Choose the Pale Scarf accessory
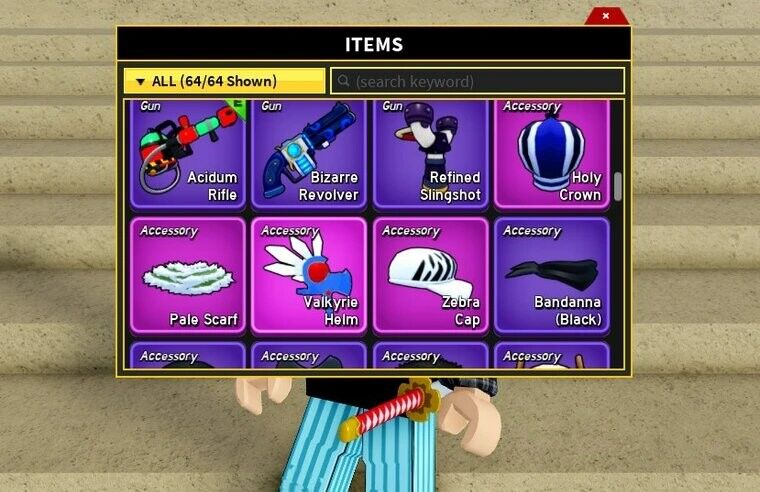This screenshot has width=760, height=492. pyautogui.click(x=188, y=275)
